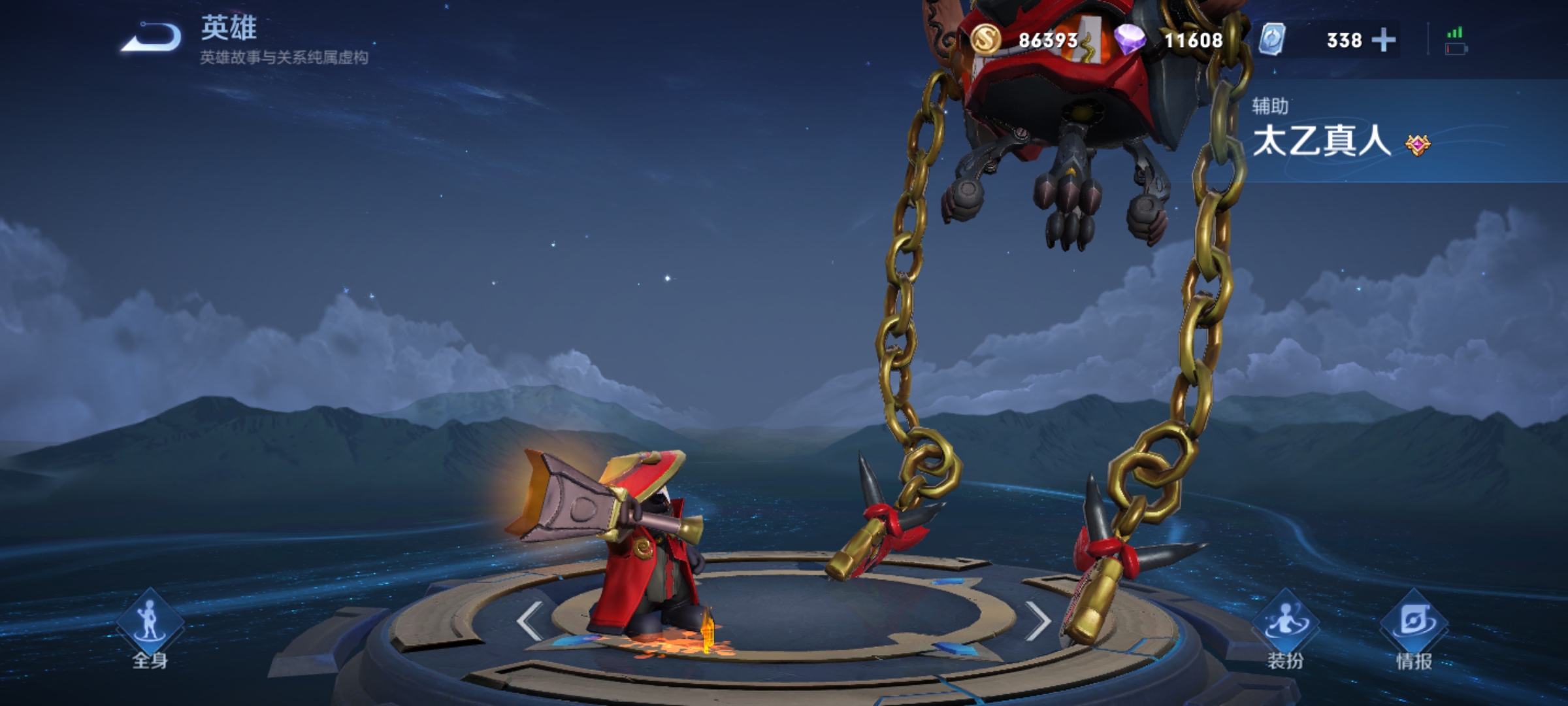This screenshot has width=1568, height=706.
Task: Tap the blue ticket currency icon
Action: [1272, 40]
